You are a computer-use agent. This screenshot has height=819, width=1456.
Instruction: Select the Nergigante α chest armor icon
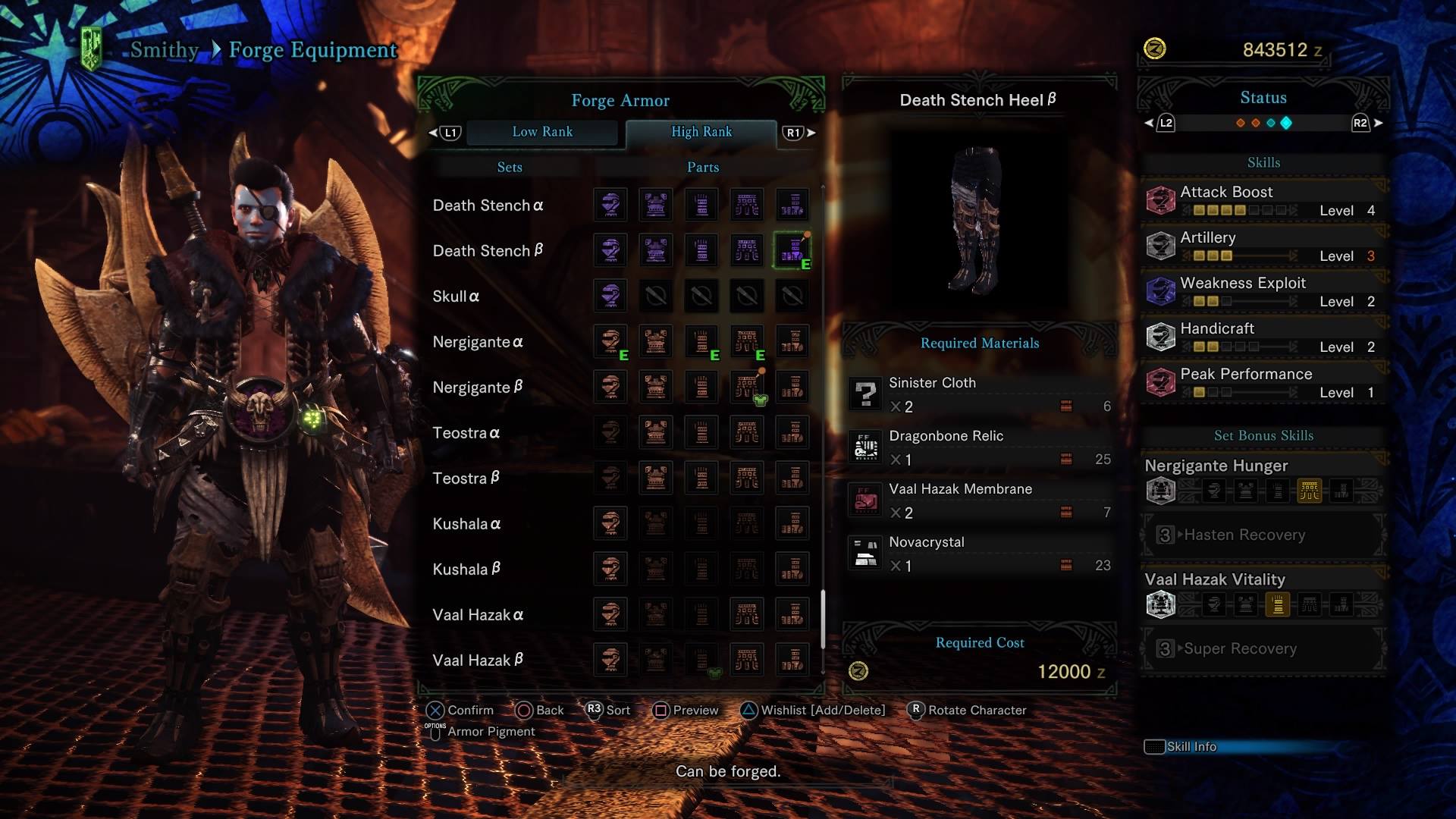(655, 341)
